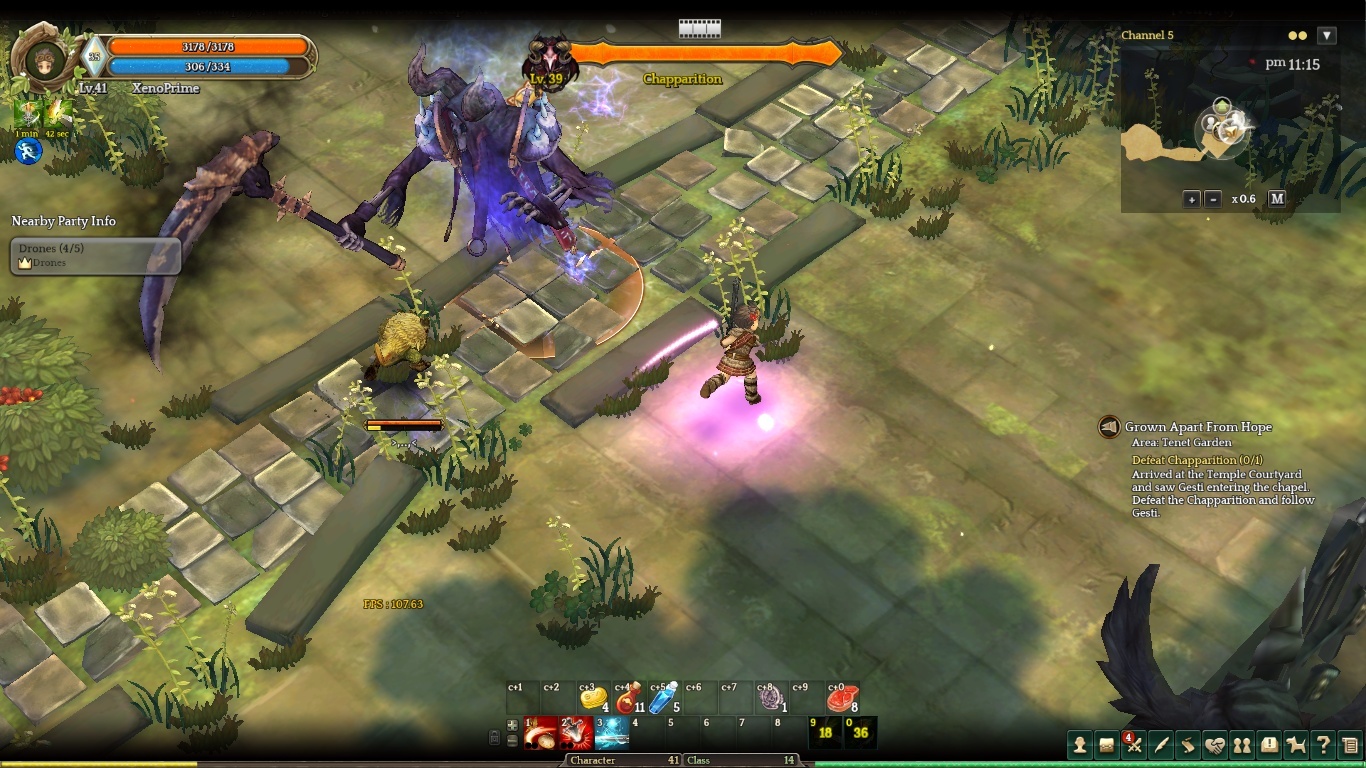Viewport: 1366px width, 768px height.
Task: Open the character info menu icon
Action: (1080, 745)
